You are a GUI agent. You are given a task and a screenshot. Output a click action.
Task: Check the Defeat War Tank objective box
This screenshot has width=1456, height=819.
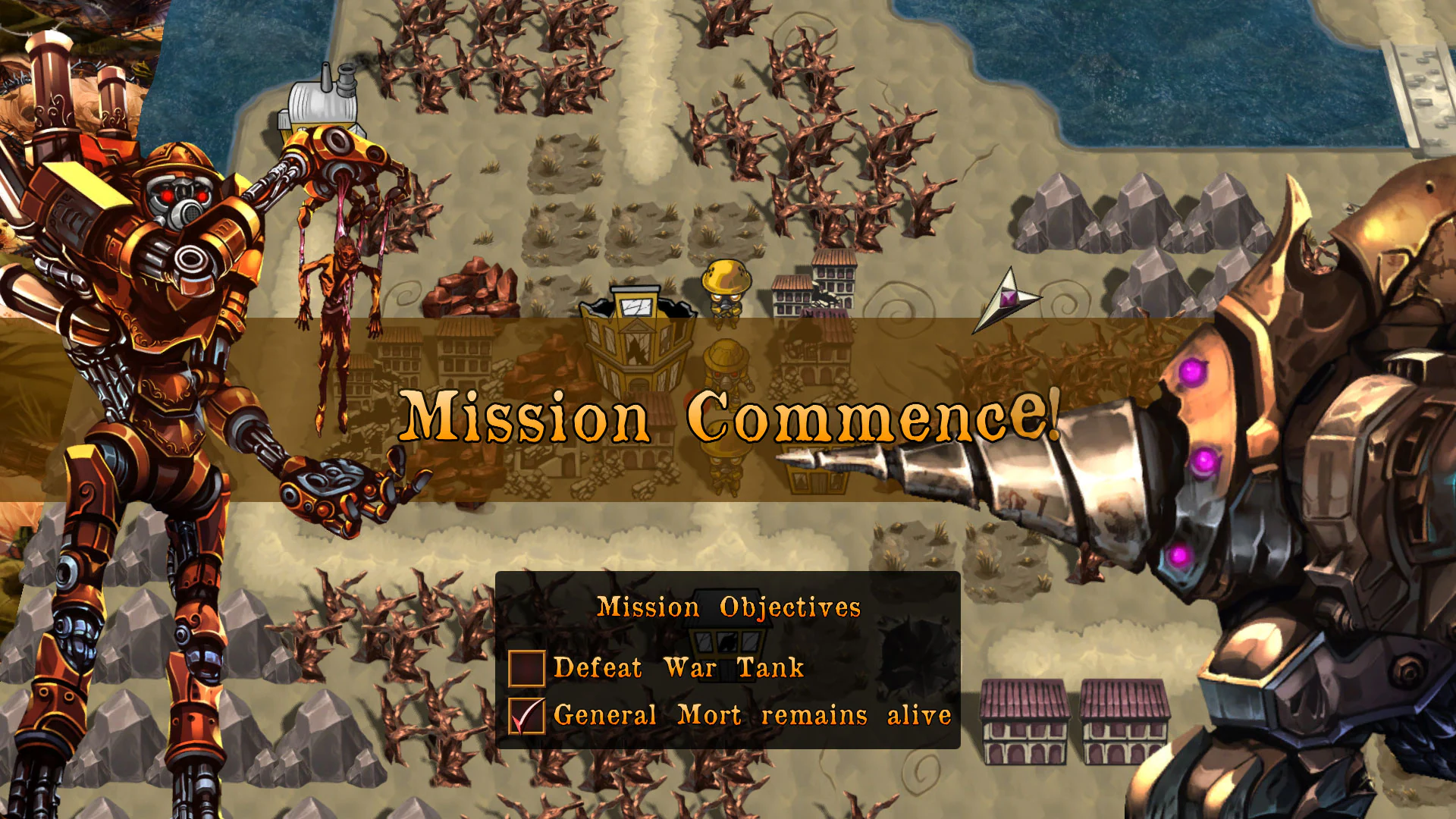pyautogui.click(x=526, y=667)
